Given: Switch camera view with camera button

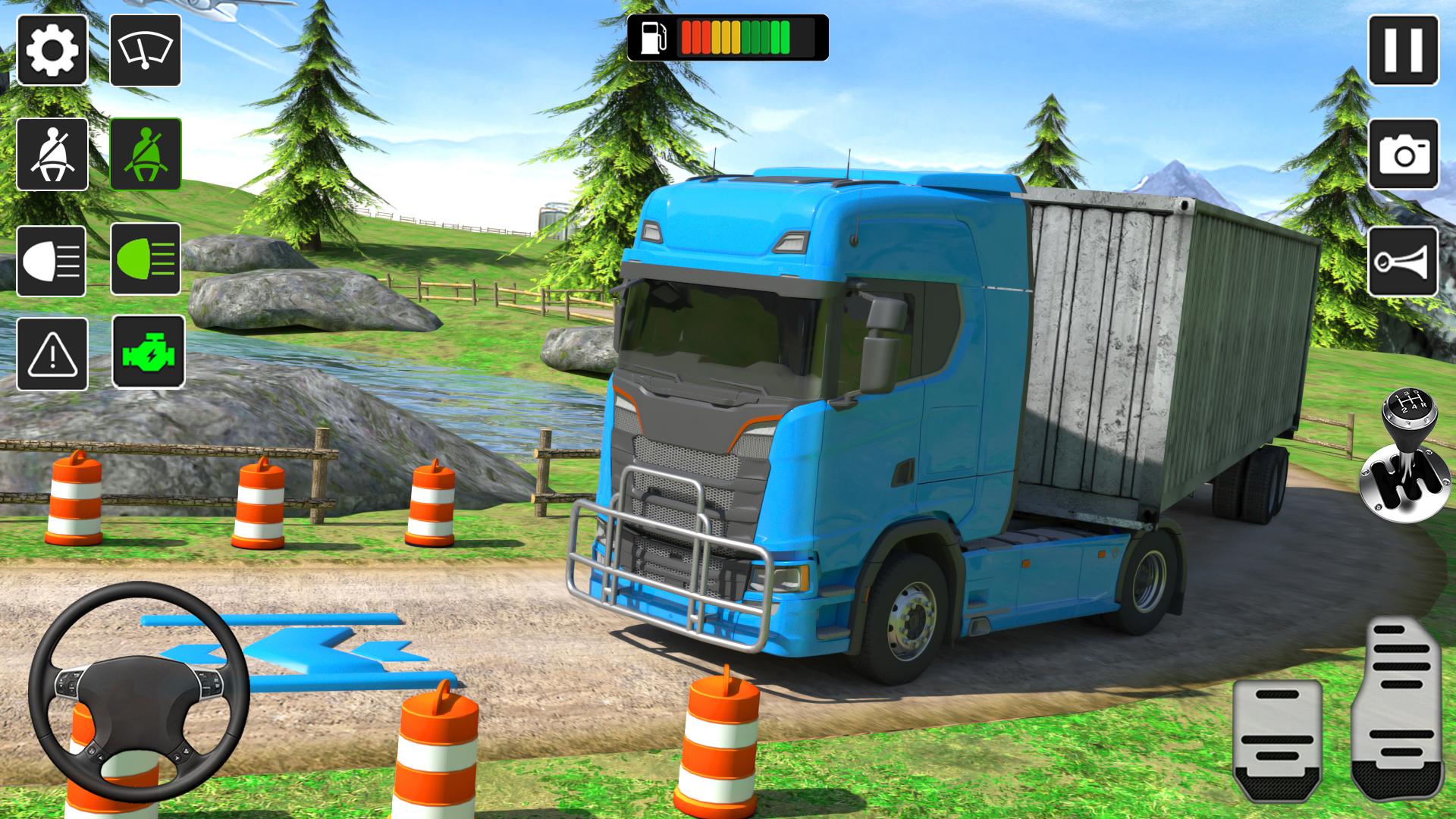Looking at the screenshot, I should pos(1403,155).
